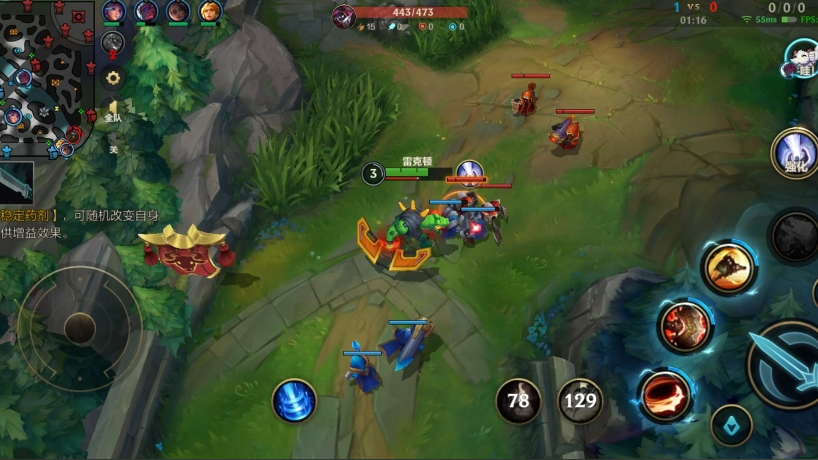Open the gear settings button
The width and height of the screenshot is (818, 460).
point(114,77)
